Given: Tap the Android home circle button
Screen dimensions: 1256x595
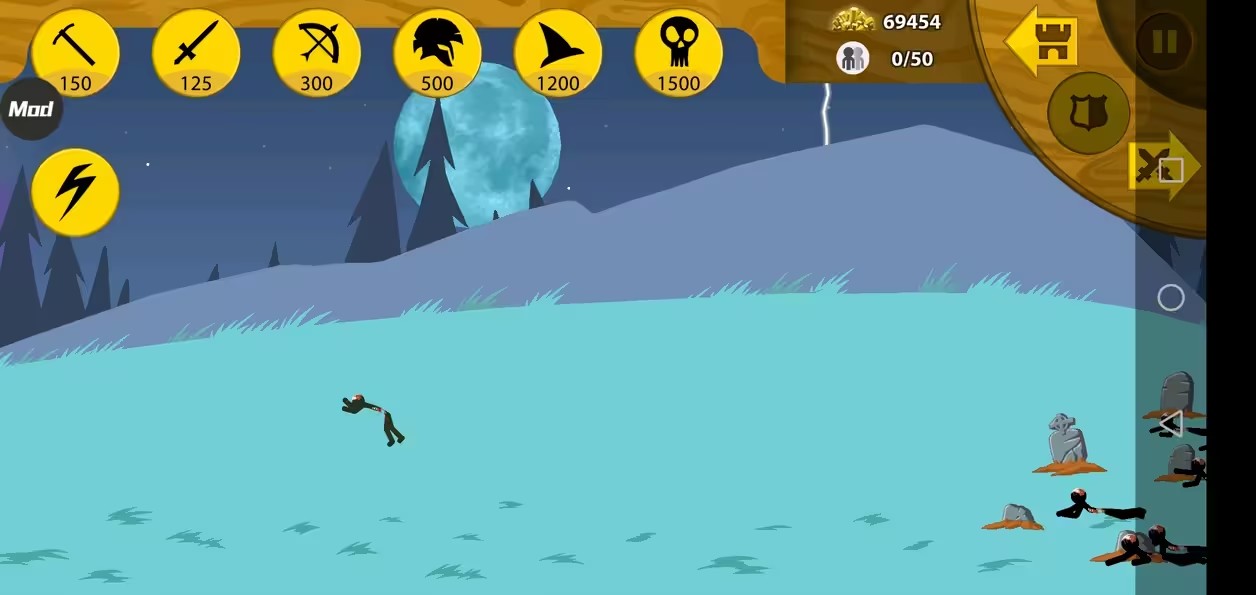Looking at the screenshot, I should tap(1170, 298).
